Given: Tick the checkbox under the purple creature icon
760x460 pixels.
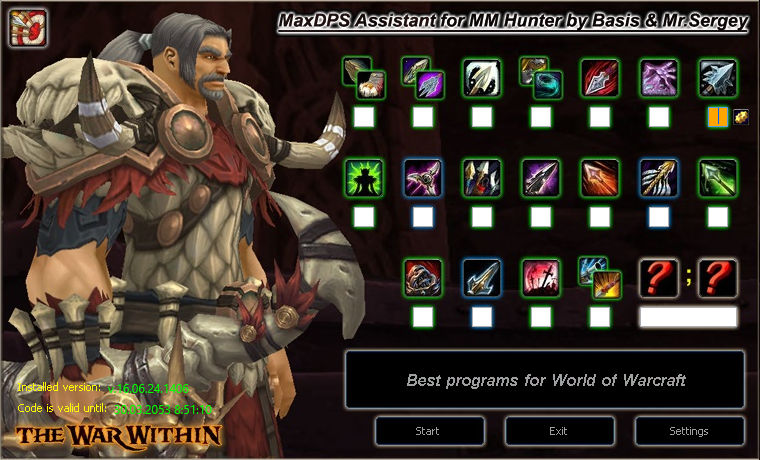Looking at the screenshot, I should click(658, 117).
